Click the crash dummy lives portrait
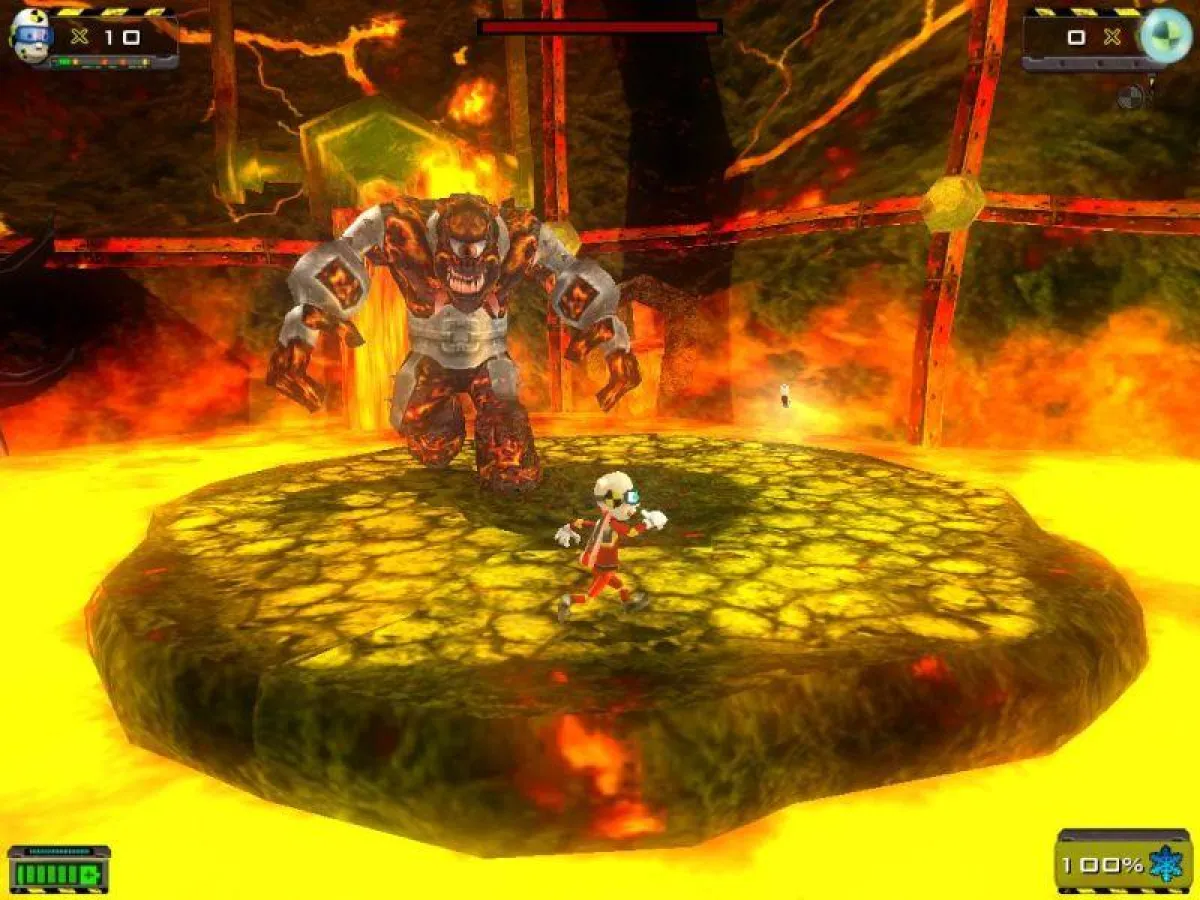Image resolution: width=1200 pixels, height=900 pixels. [30, 36]
